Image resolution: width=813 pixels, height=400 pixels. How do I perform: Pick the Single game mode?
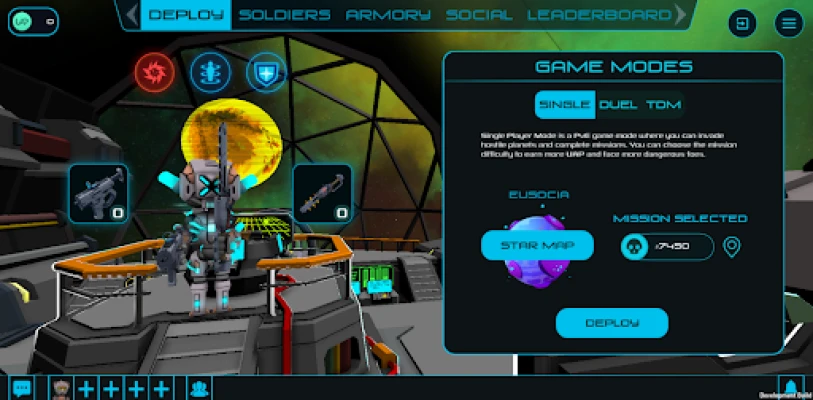565,105
